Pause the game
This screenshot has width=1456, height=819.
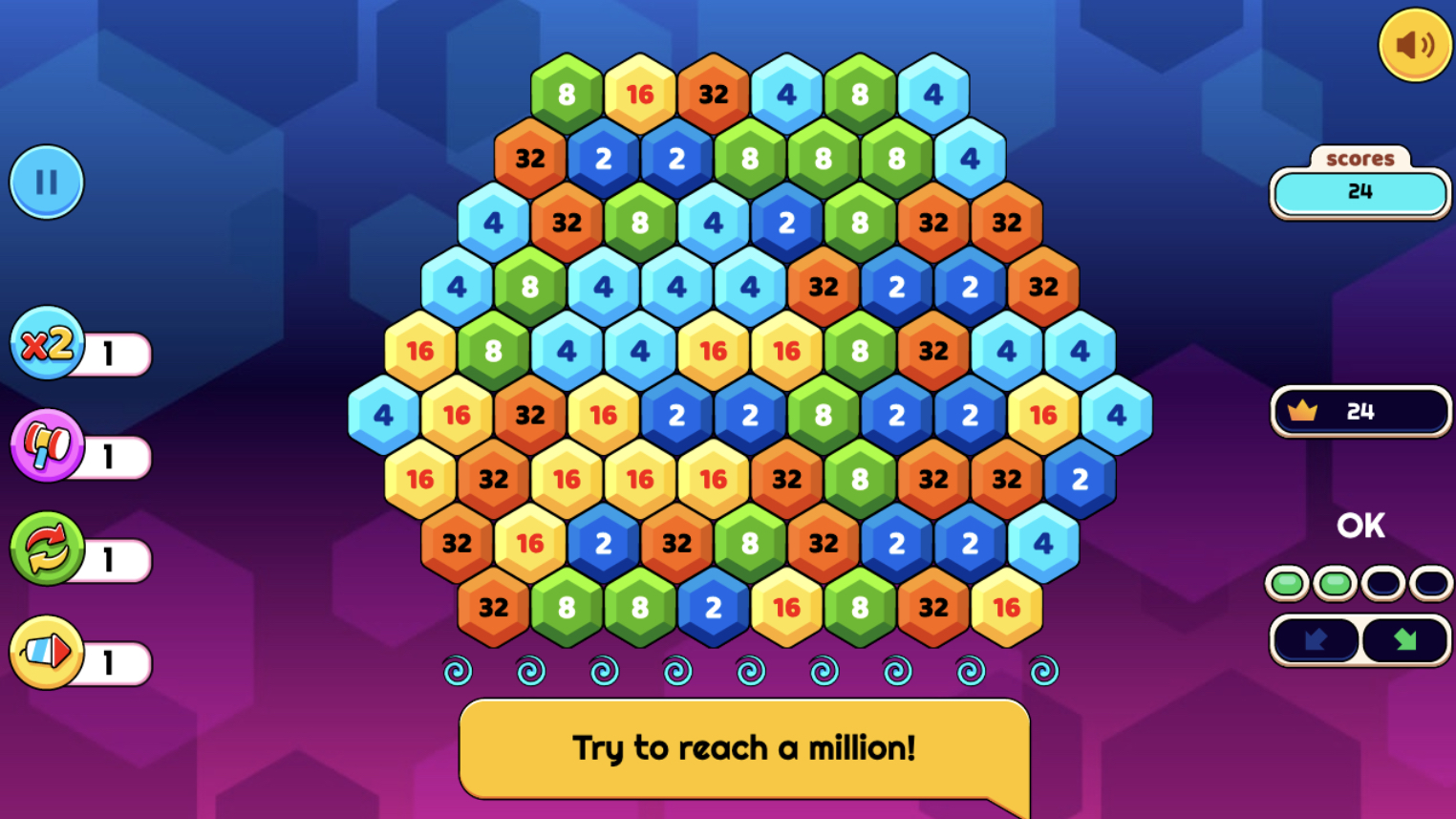point(46,183)
